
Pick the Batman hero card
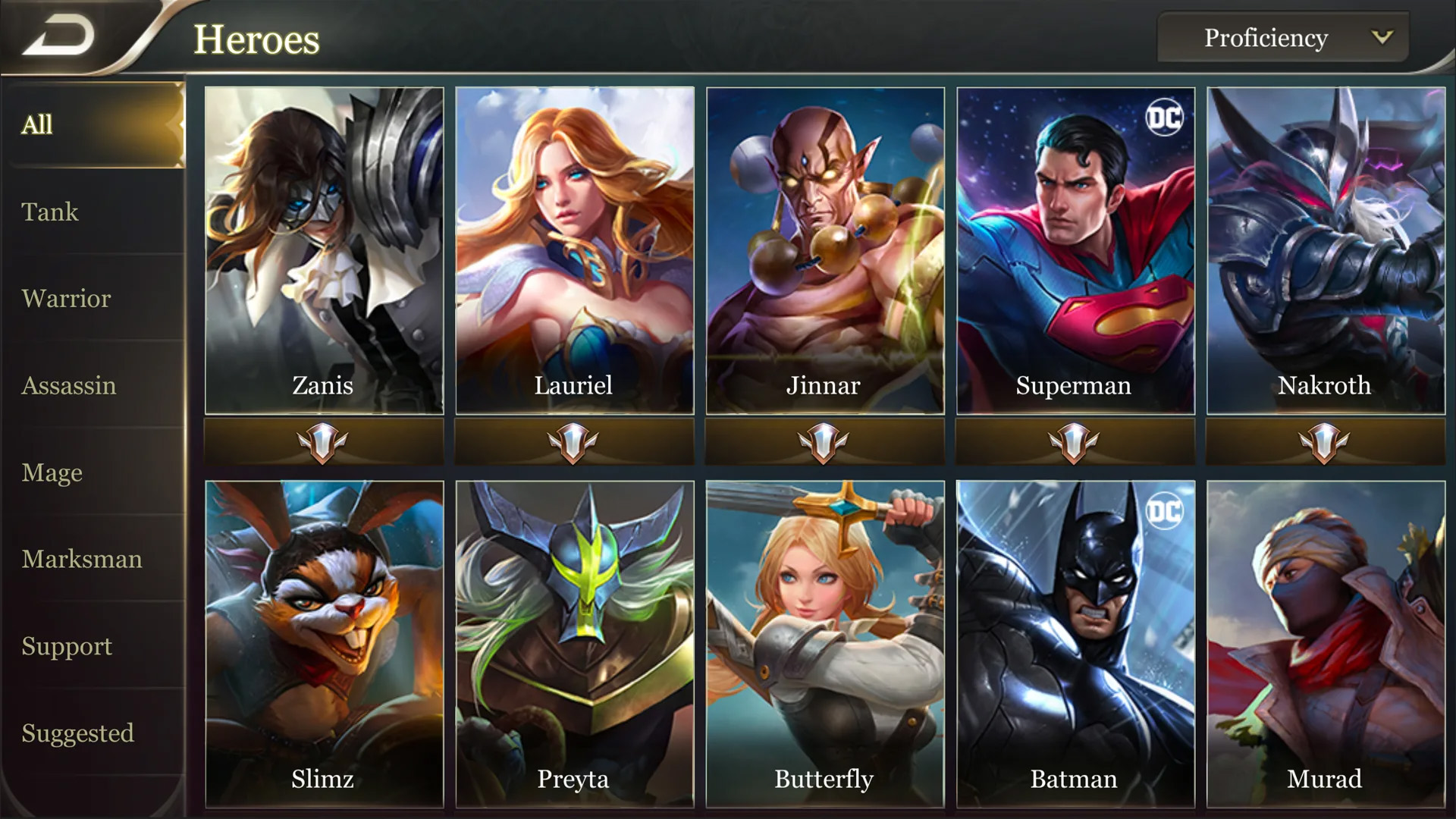coord(1075,645)
